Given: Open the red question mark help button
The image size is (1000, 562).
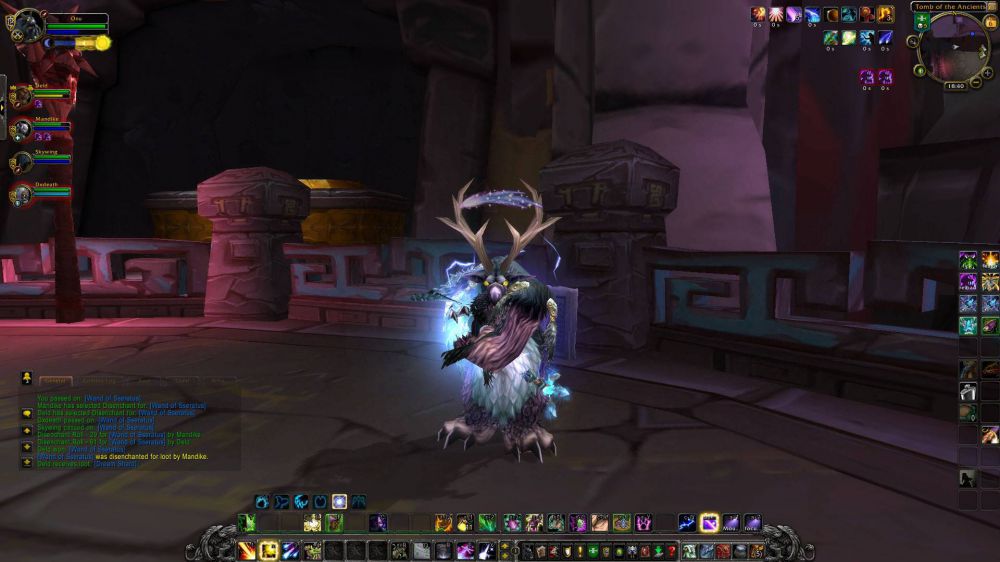Looking at the screenshot, I should coord(671,551).
